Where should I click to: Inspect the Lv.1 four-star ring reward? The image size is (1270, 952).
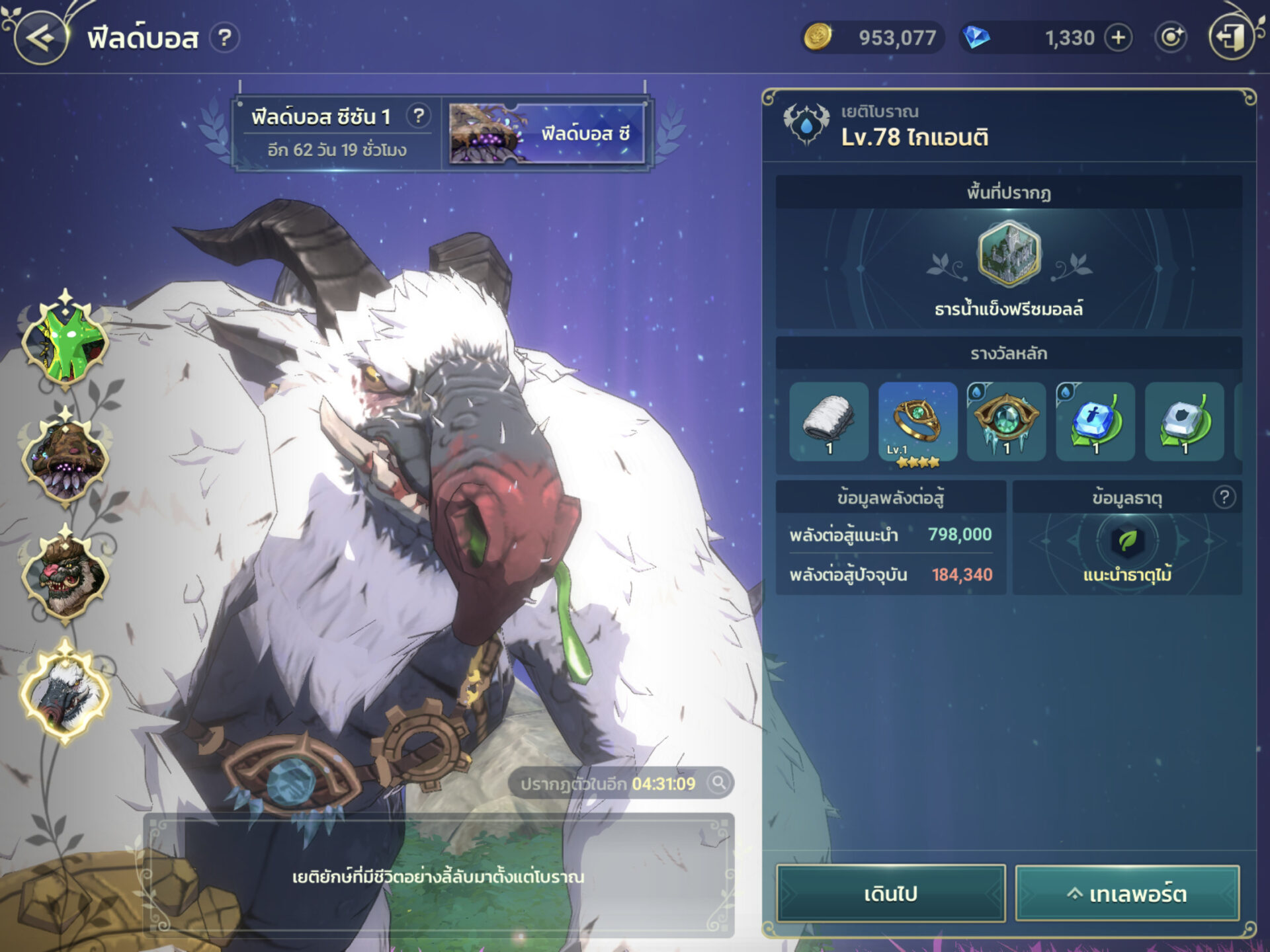[x=917, y=421]
